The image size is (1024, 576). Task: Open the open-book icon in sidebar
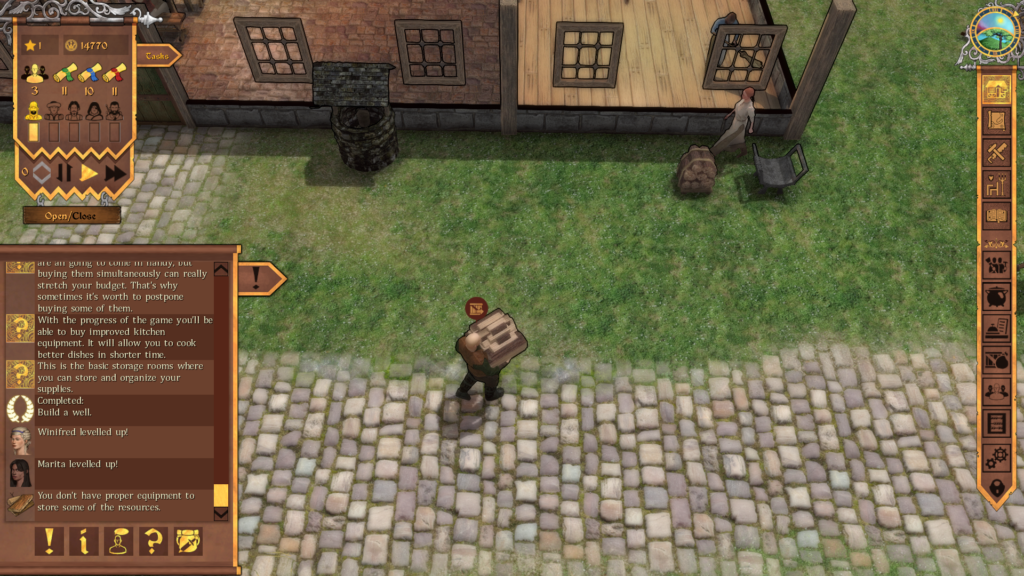tap(996, 215)
